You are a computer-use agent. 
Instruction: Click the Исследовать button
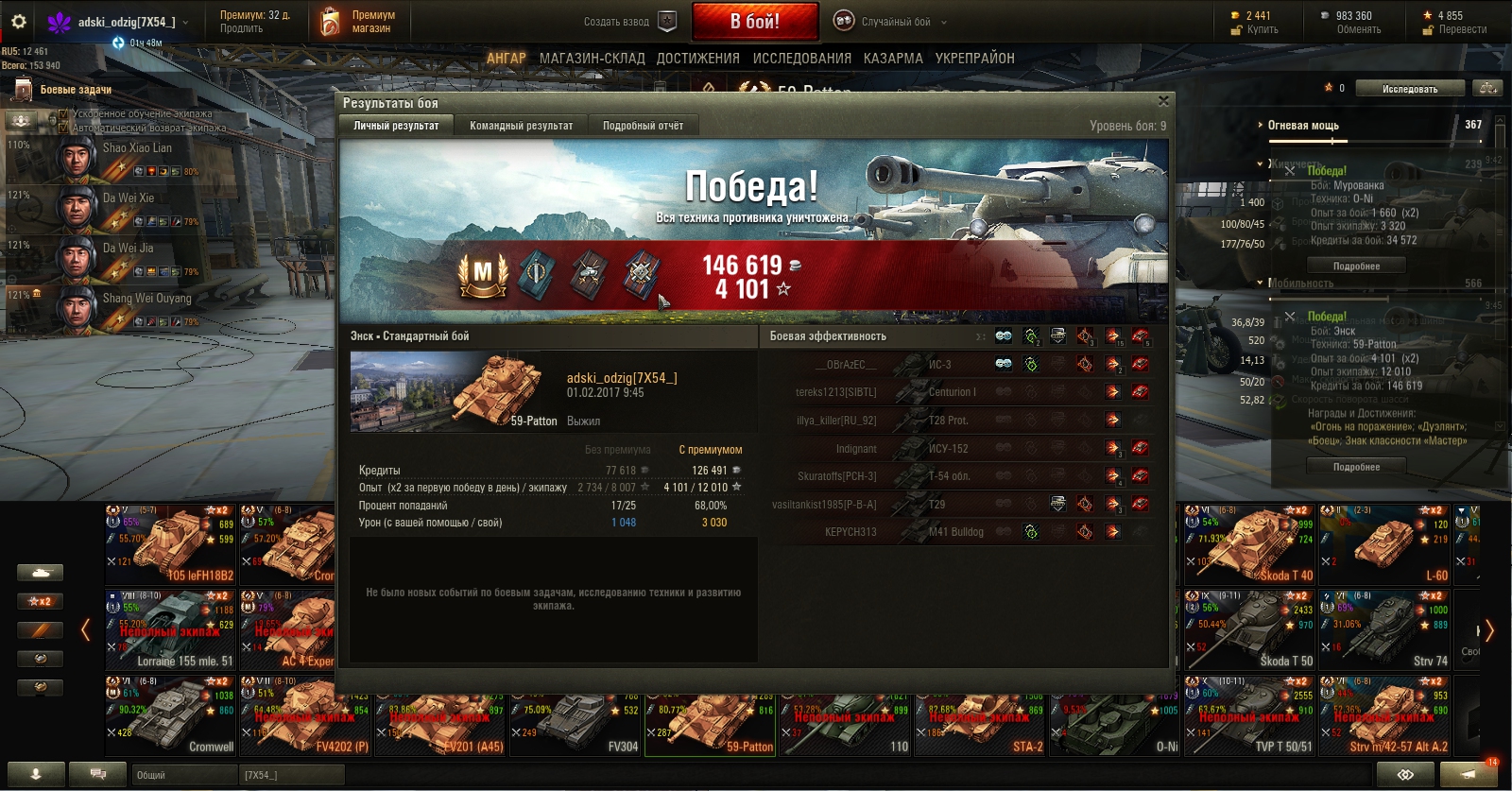pos(1409,89)
